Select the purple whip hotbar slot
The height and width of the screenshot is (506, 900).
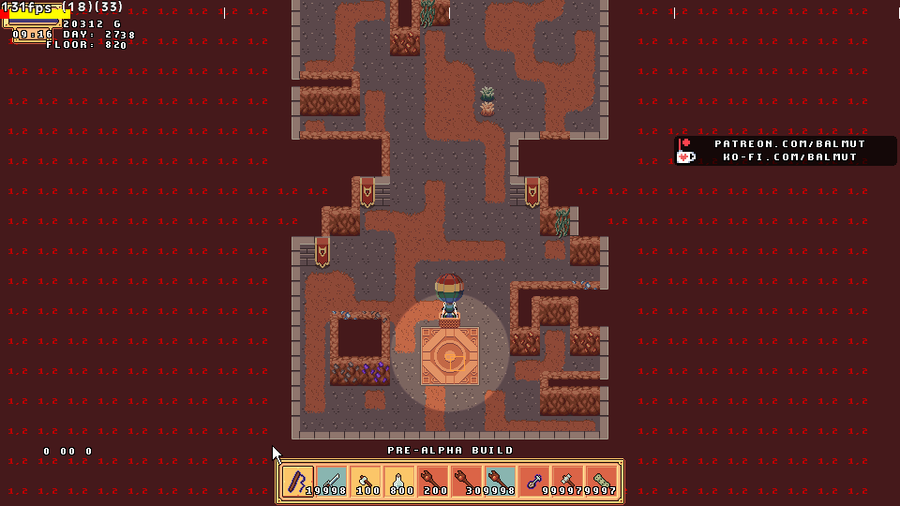pyautogui.click(x=298, y=482)
